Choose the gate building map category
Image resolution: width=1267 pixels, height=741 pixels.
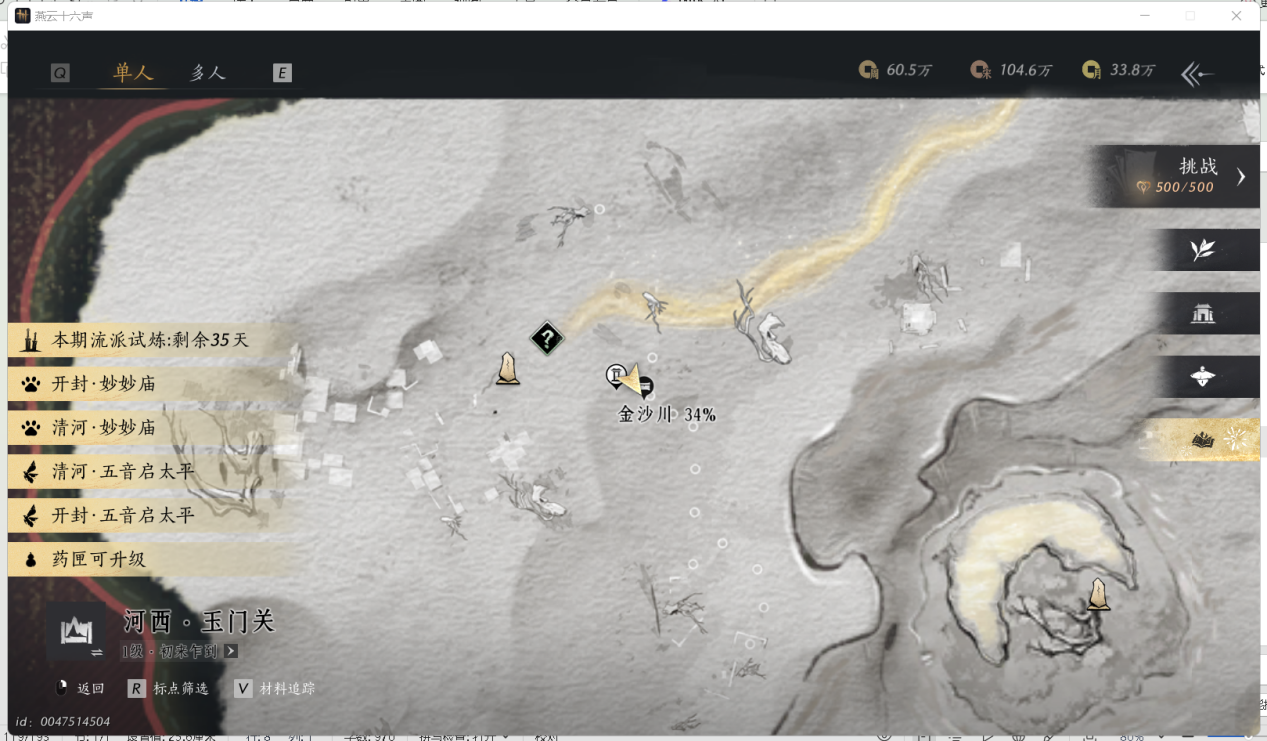(1203, 314)
